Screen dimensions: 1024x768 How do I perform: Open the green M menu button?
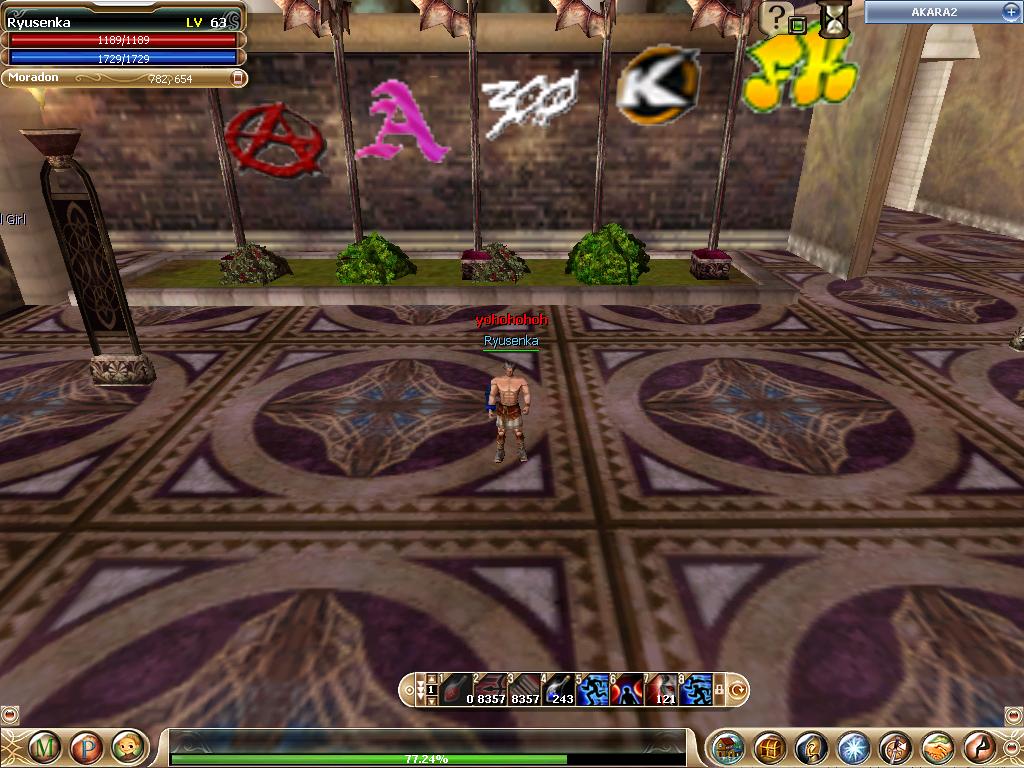pyautogui.click(x=43, y=747)
